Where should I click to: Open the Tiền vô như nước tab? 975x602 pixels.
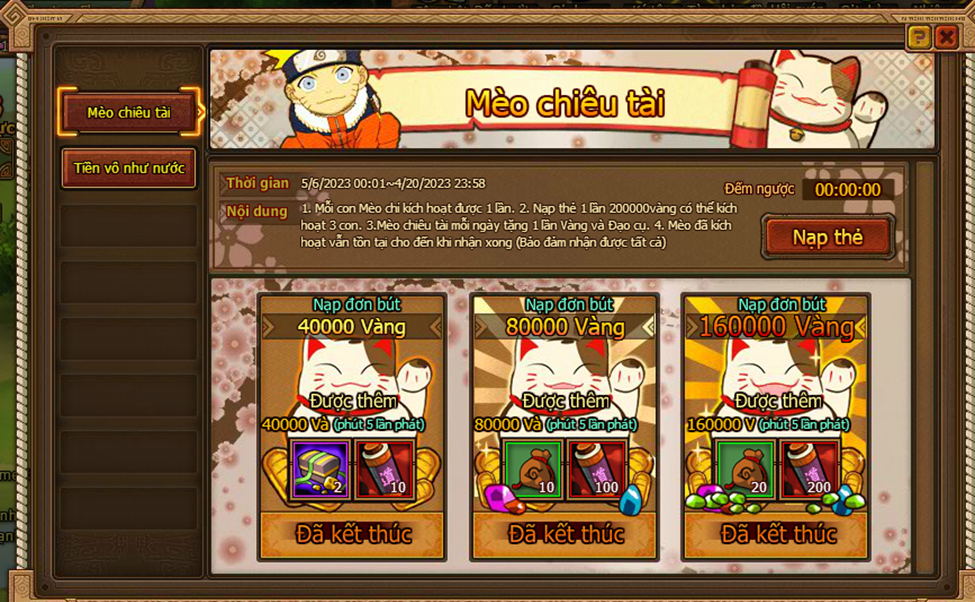128,168
